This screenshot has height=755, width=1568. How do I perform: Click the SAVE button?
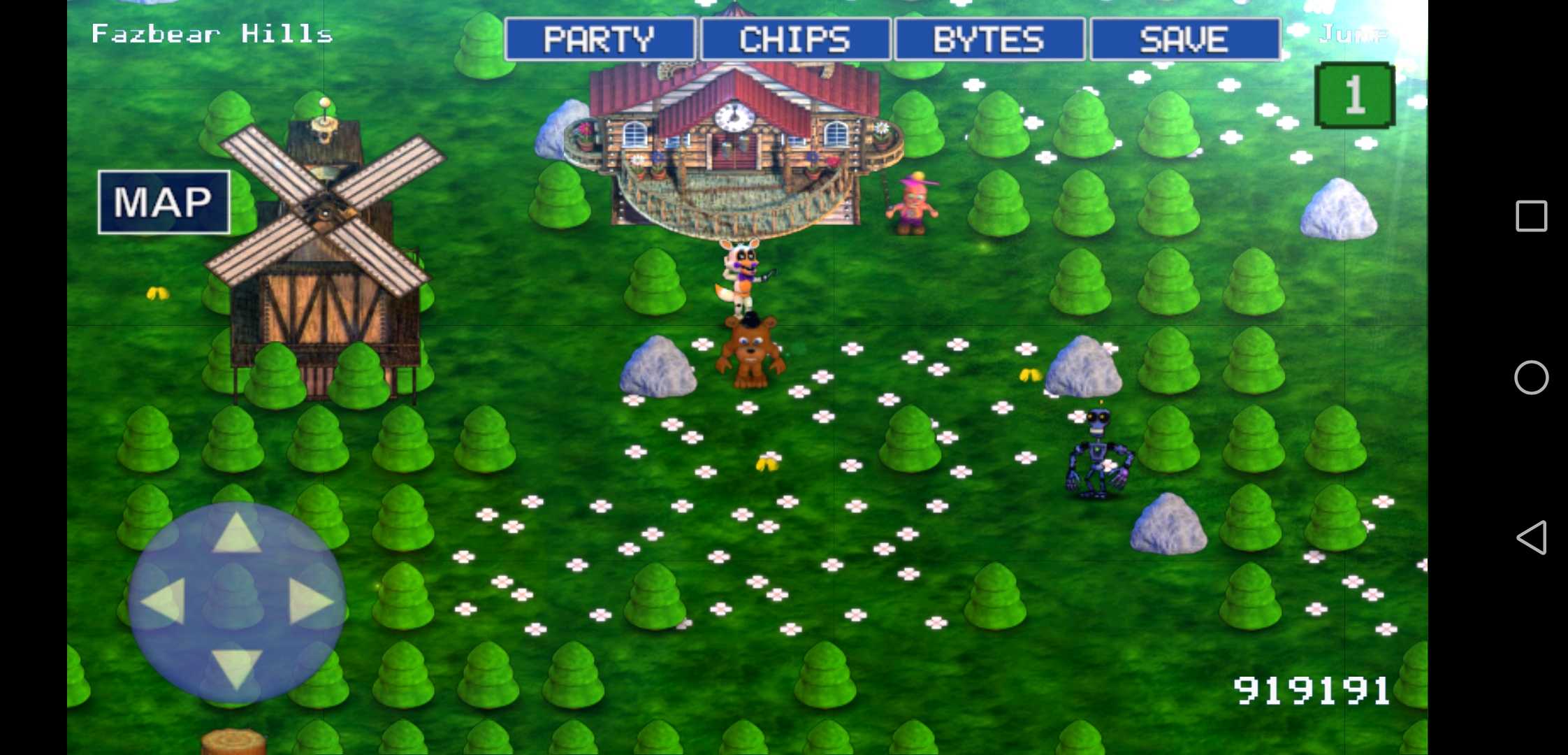click(x=1185, y=40)
